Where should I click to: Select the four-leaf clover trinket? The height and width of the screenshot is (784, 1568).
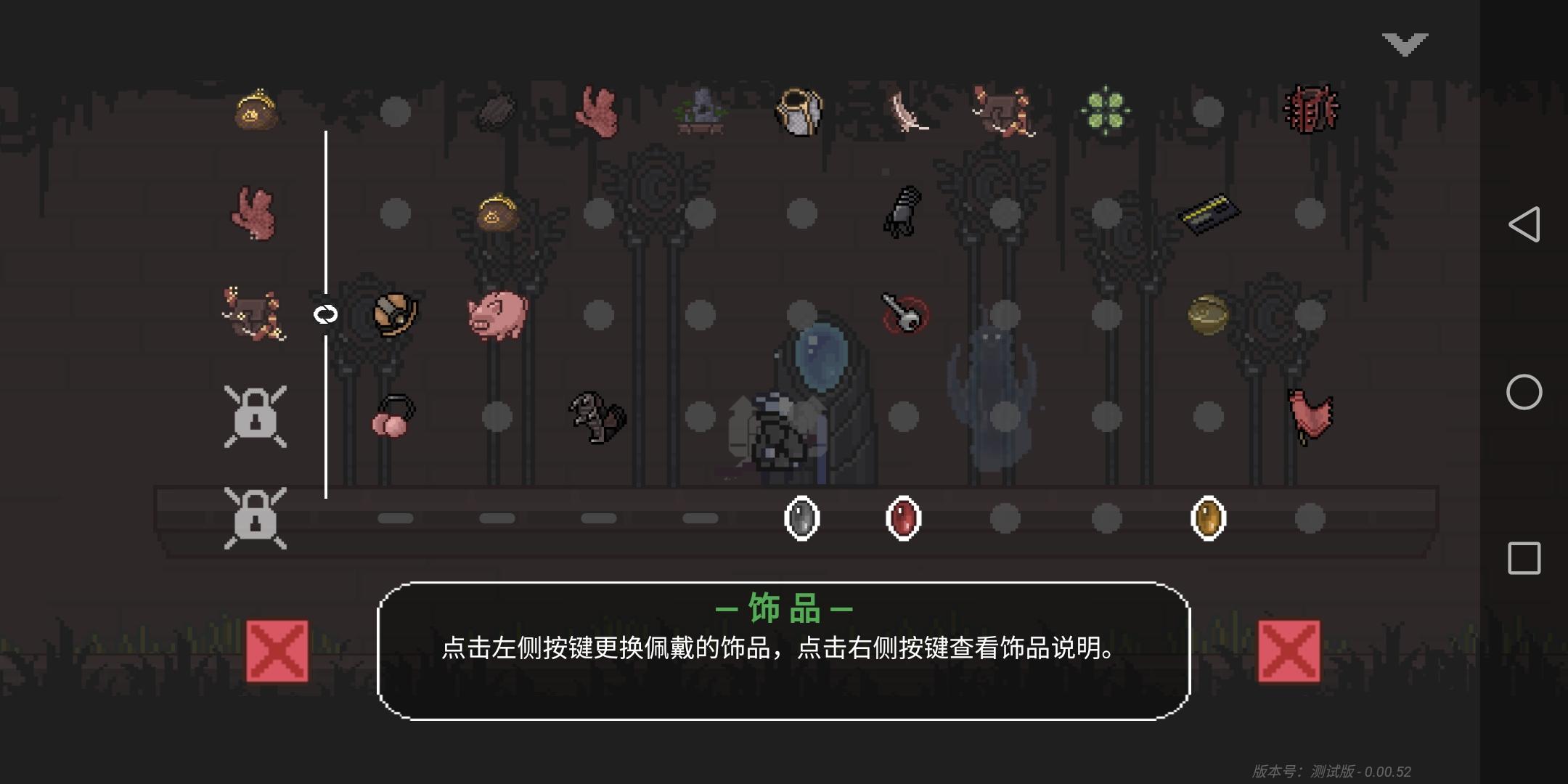(x=1106, y=109)
